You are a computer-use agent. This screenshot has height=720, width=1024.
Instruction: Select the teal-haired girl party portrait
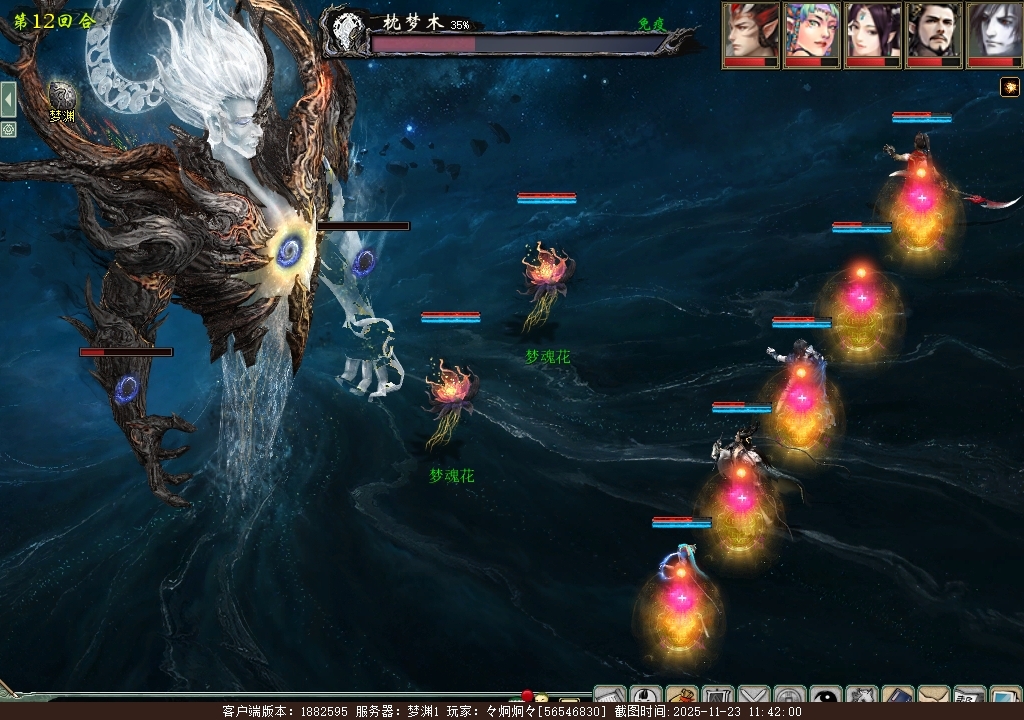pyautogui.click(x=812, y=32)
